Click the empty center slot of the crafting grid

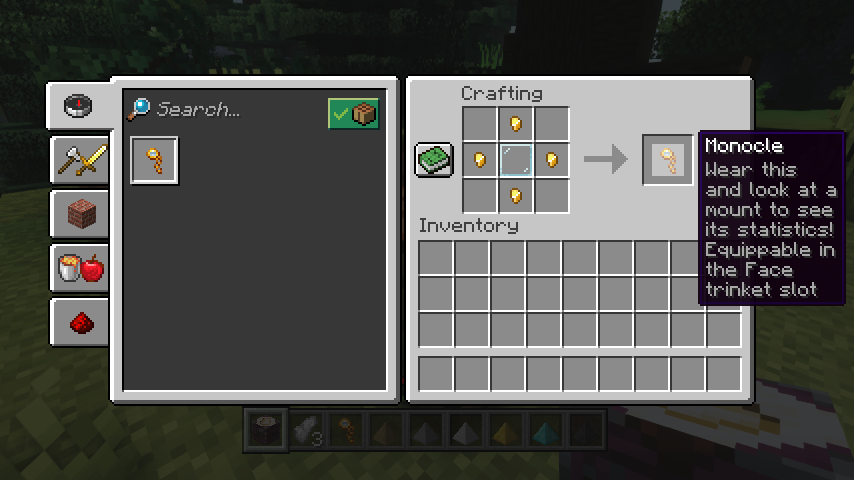[x=516, y=160]
